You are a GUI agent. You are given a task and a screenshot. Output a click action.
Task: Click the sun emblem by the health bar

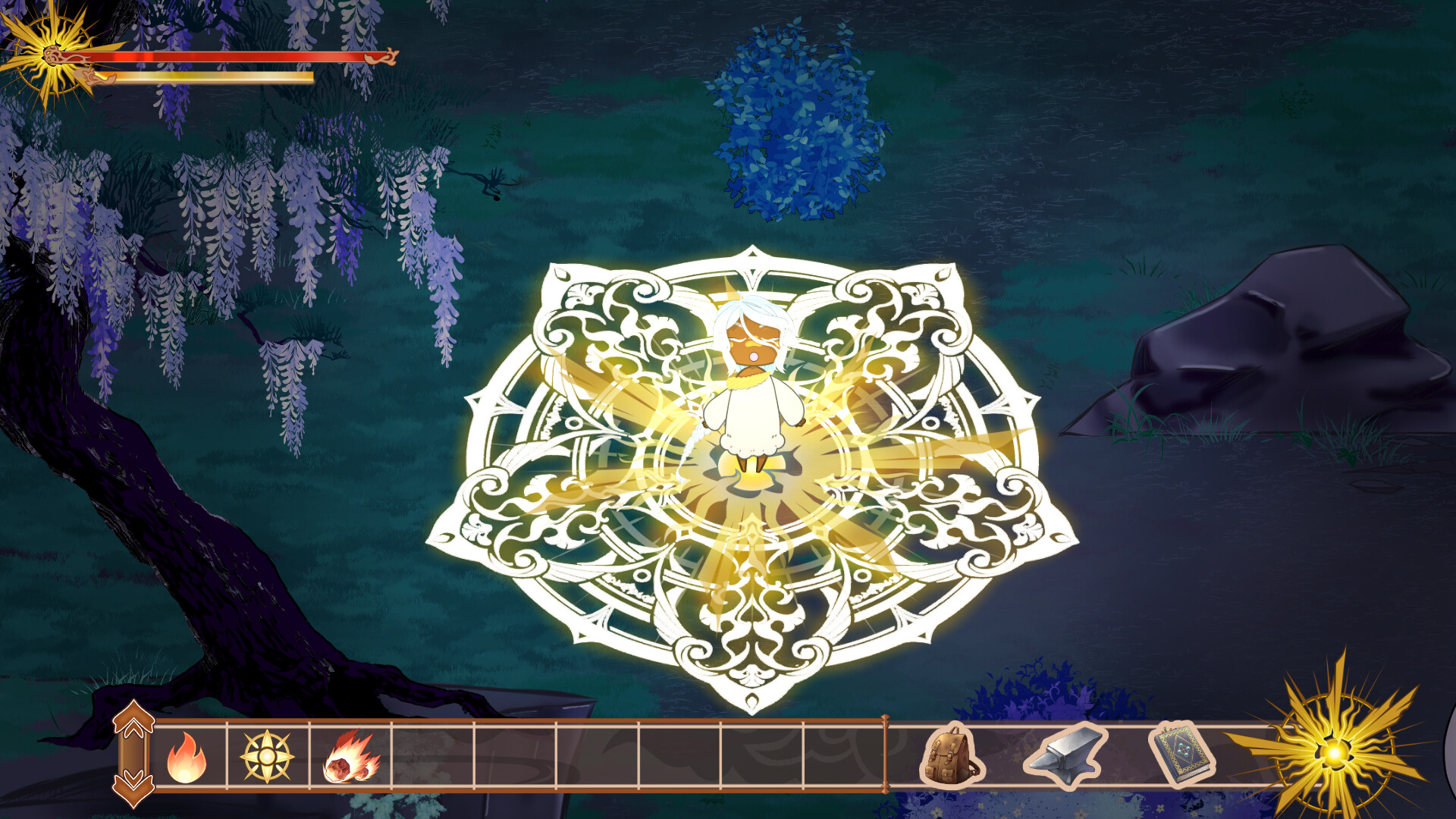point(52,55)
